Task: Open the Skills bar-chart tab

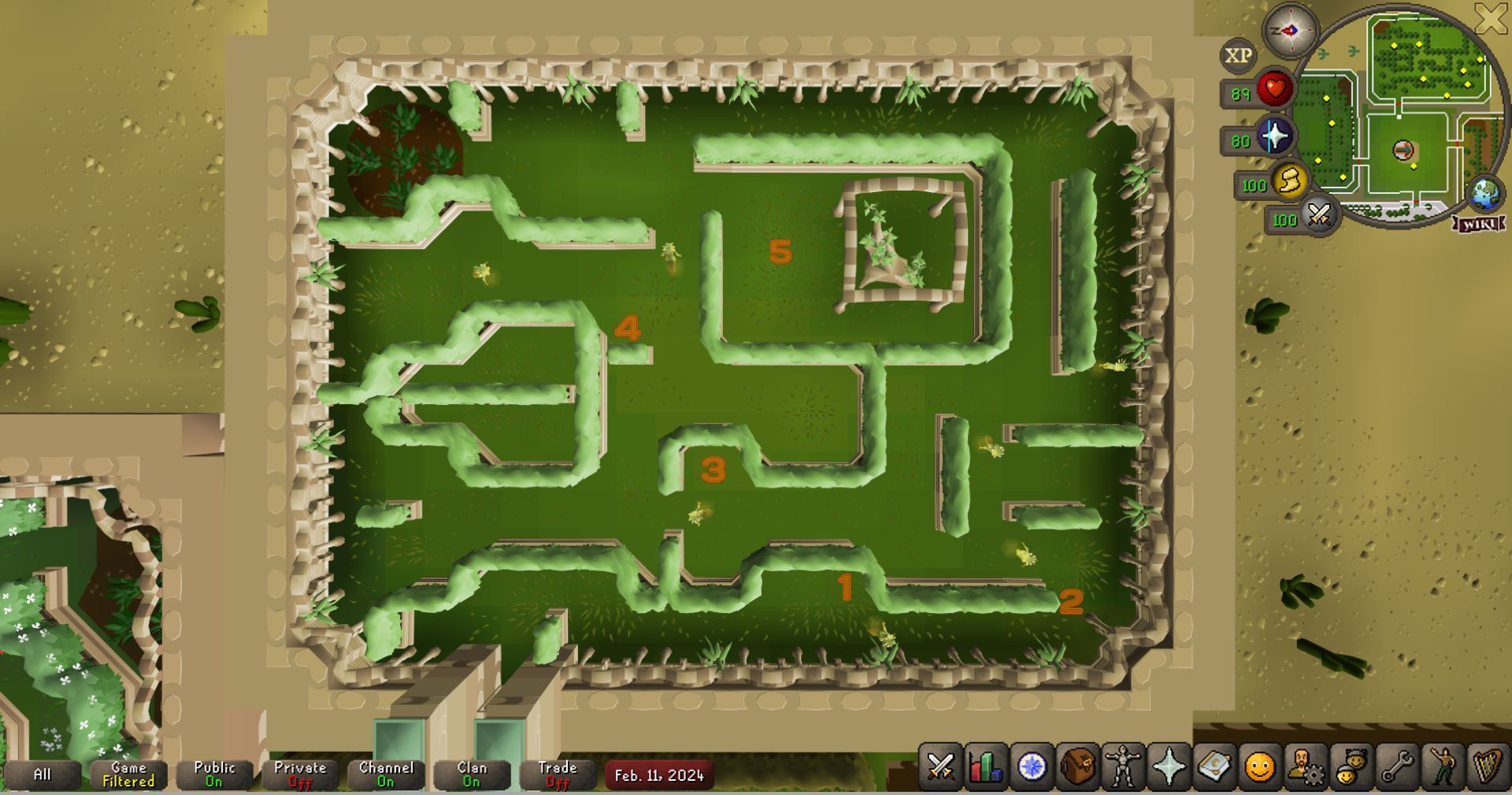Action: 986,765
